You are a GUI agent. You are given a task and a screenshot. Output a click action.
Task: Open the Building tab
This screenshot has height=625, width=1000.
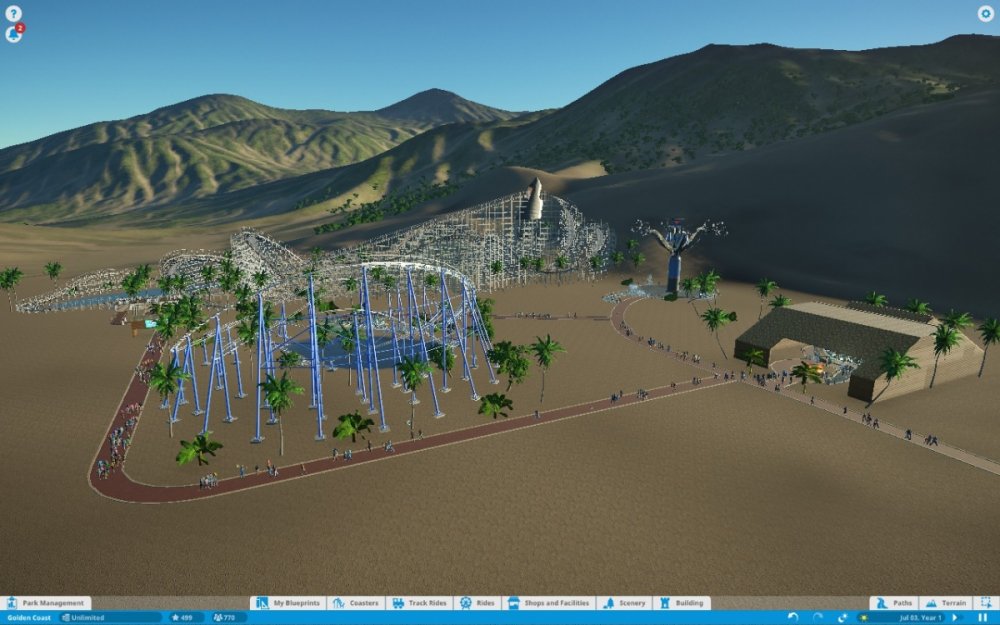click(x=682, y=603)
